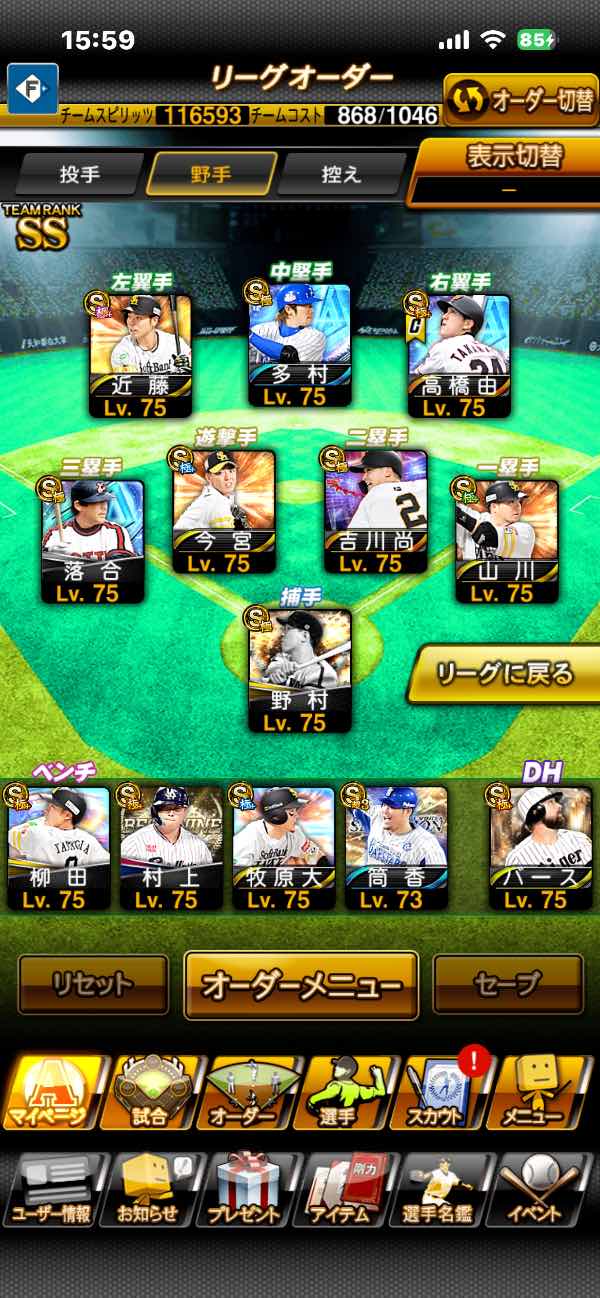Pick first baseman 山川 card
The image size is (600, 1298).
[506, 541]
